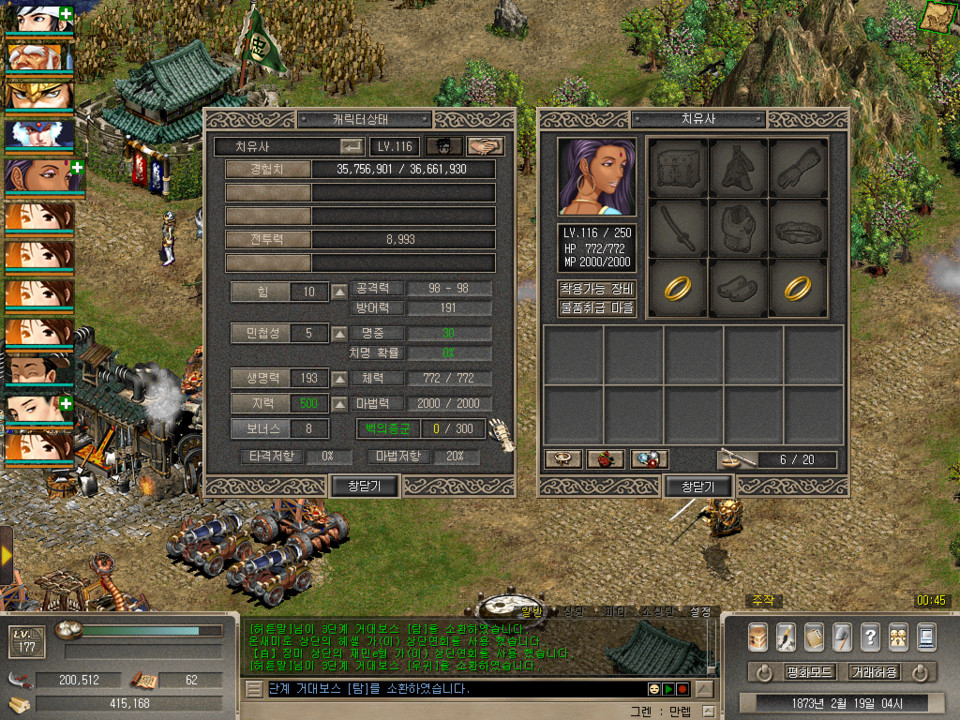The width and height of the screenshot is (960, 720).
Task: Add a point to 생명력 (vitality)
Action: (340, 379)
